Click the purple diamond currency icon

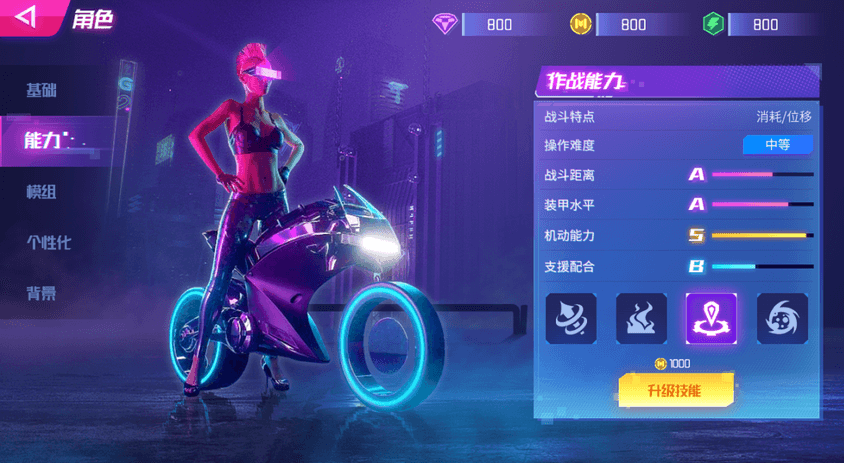point(445,24)
